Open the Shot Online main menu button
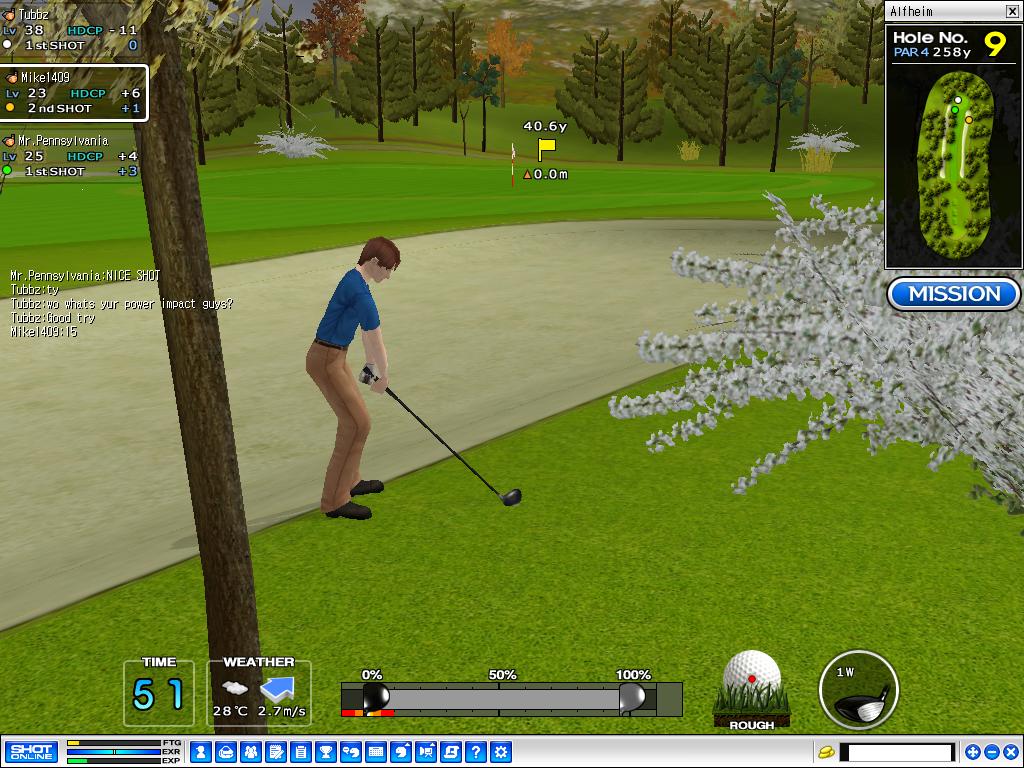 coord(31,752)
